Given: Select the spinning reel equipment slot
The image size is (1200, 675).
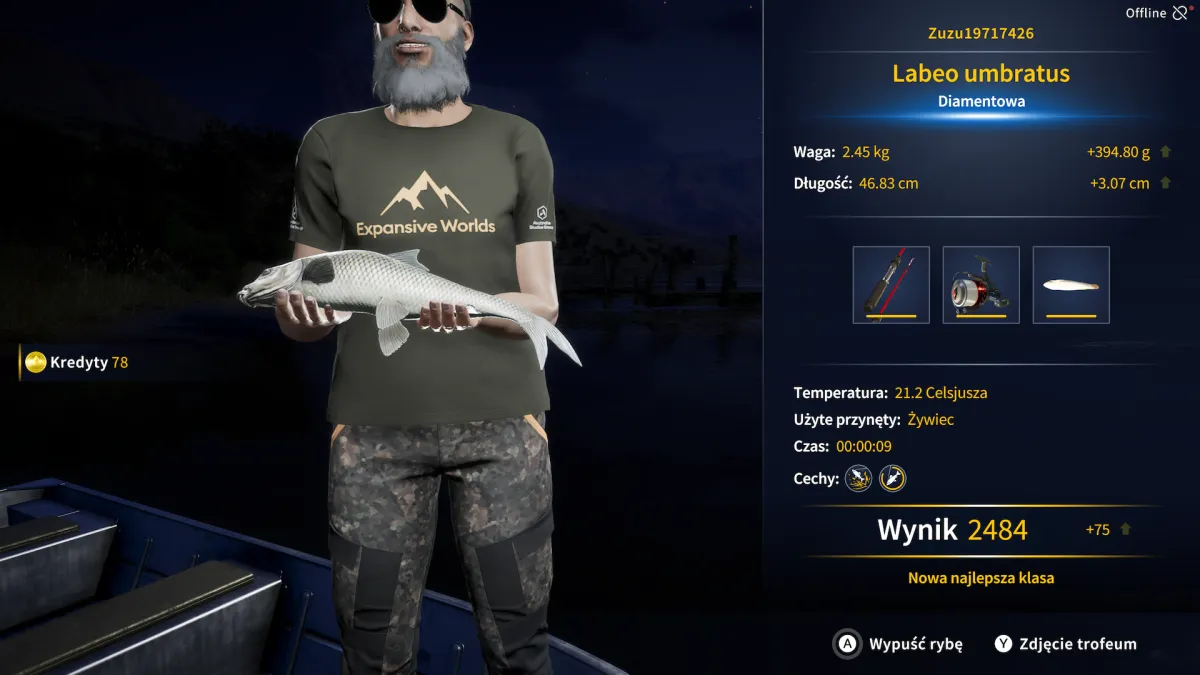Looking at the screenshot, I should [981, 285].
